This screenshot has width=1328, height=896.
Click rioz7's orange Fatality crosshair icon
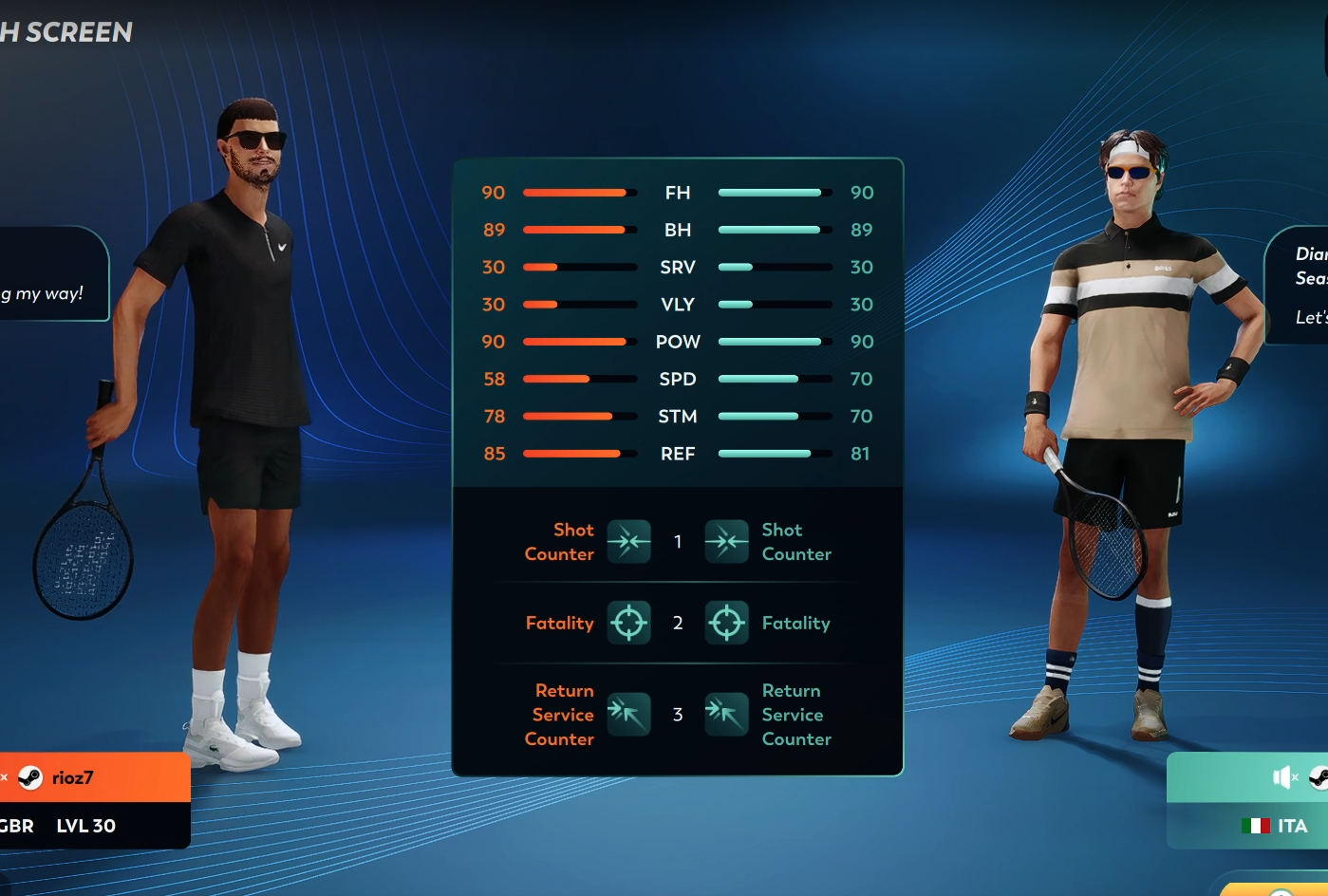click(628, 623)
